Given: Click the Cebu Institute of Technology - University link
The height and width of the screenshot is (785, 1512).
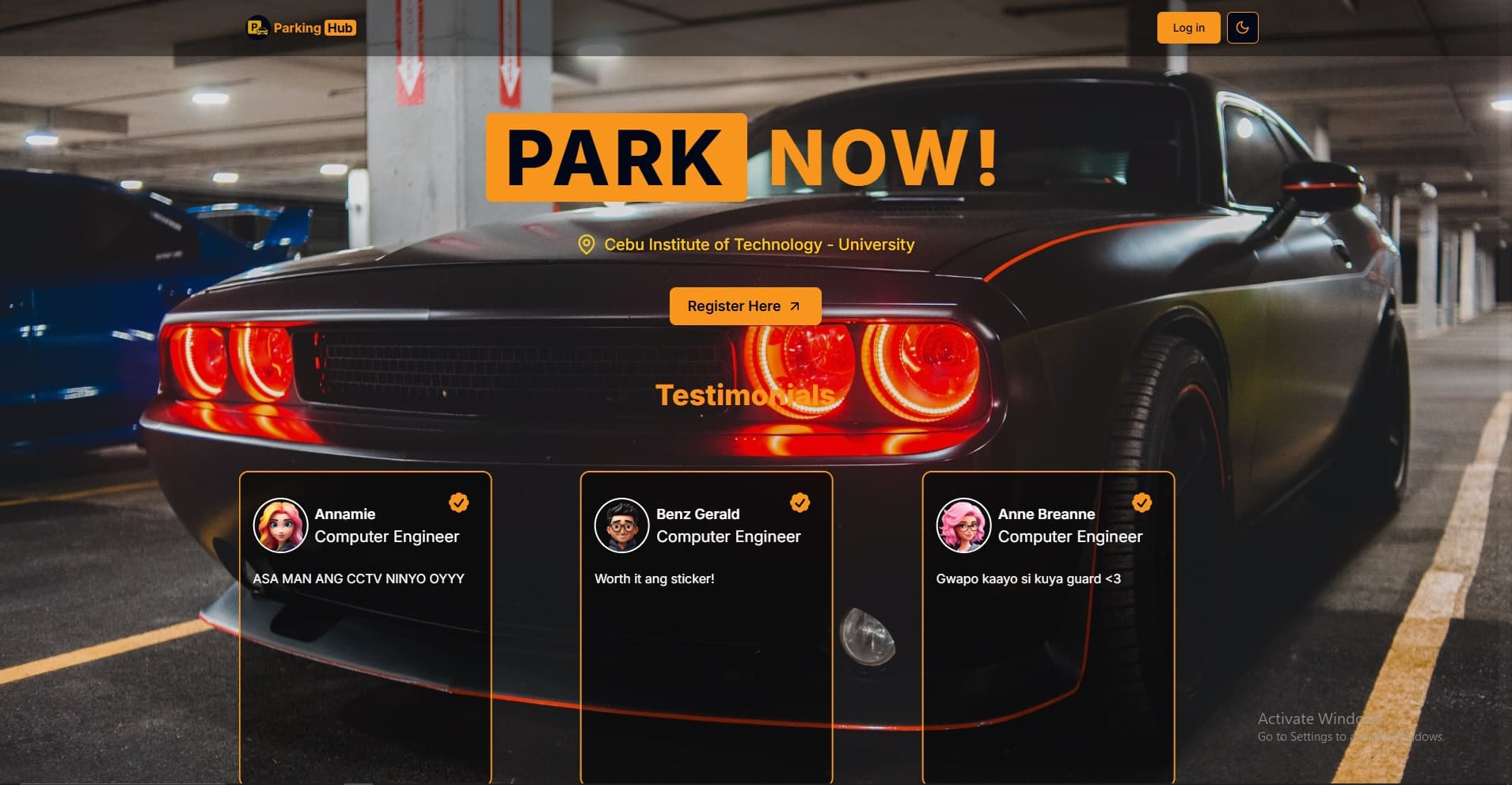Looking at the screenshot, I should tap(759, 245).
